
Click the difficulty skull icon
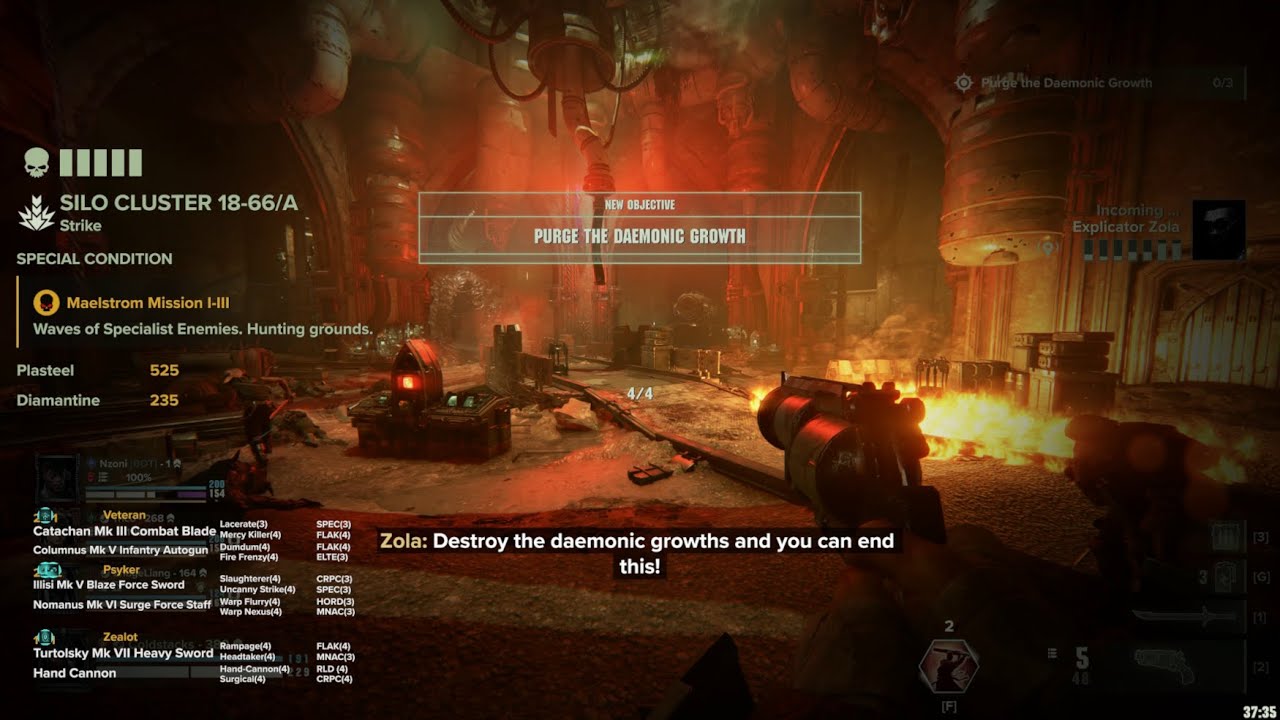coord(36,163)
